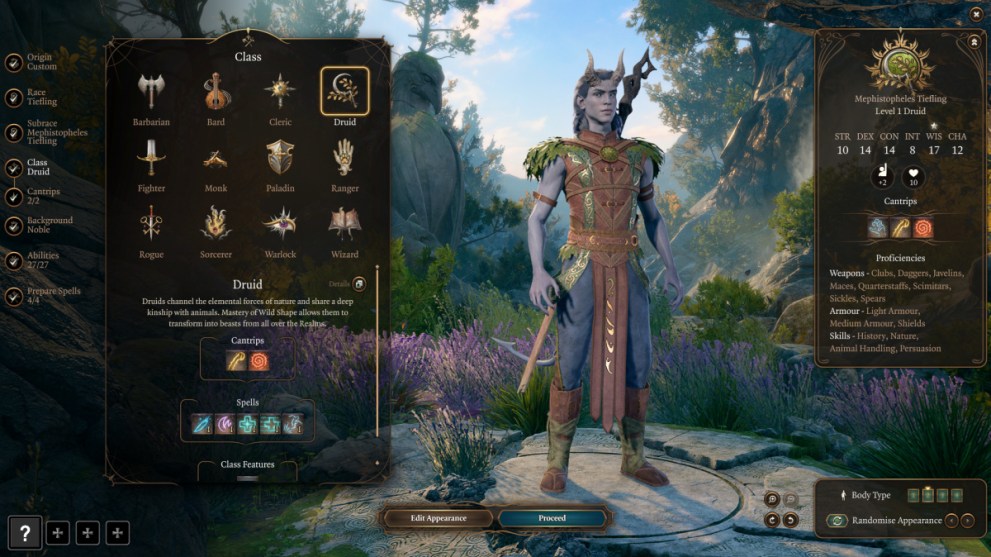This screenshot has width=991, height=557.
Task: Randomise the character's appearance
Action: click(884, 521)
